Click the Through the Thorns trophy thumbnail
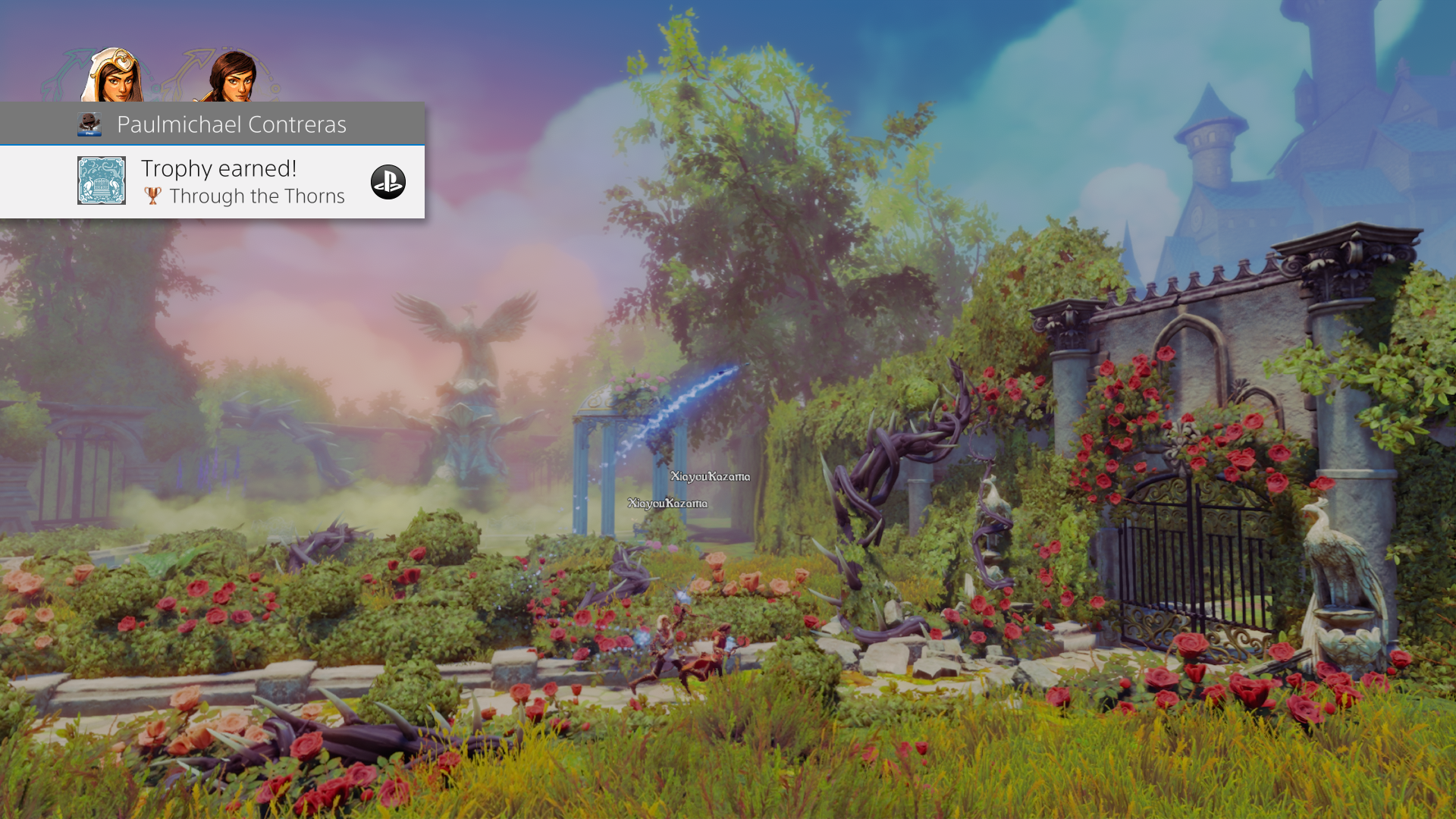1456x819 pixels. (102, 180)
